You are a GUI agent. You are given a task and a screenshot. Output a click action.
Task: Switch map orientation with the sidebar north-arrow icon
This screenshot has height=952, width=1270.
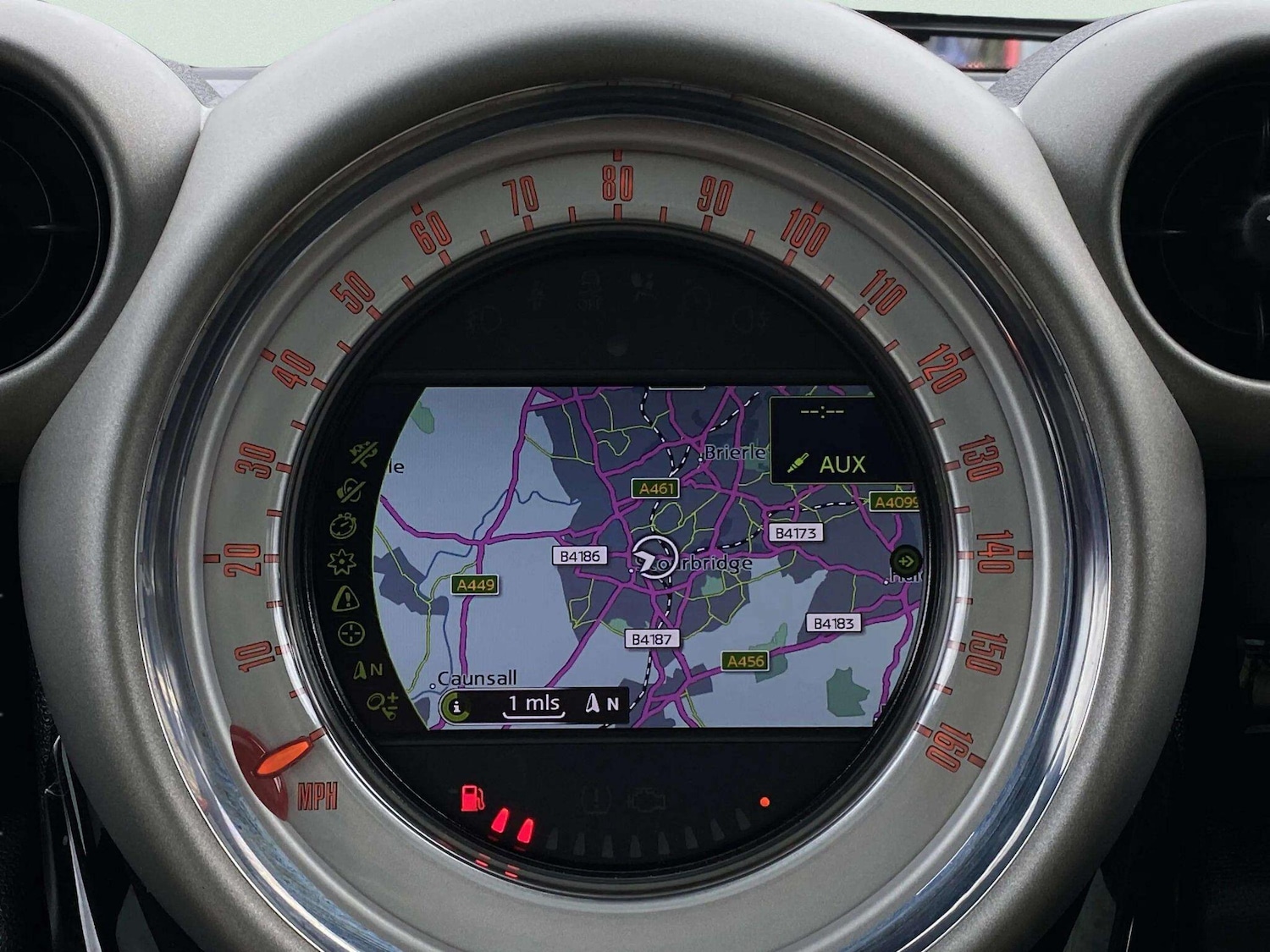[367, 670]
